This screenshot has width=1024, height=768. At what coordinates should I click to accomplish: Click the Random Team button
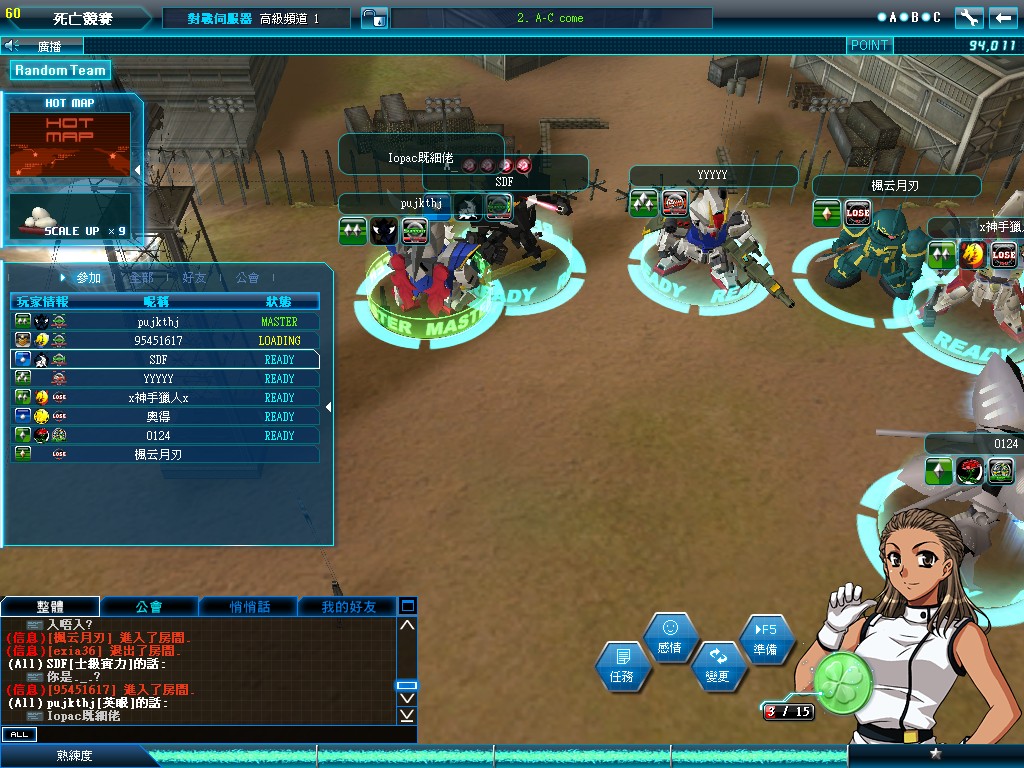pyautogui.click(x=60, y=70)
